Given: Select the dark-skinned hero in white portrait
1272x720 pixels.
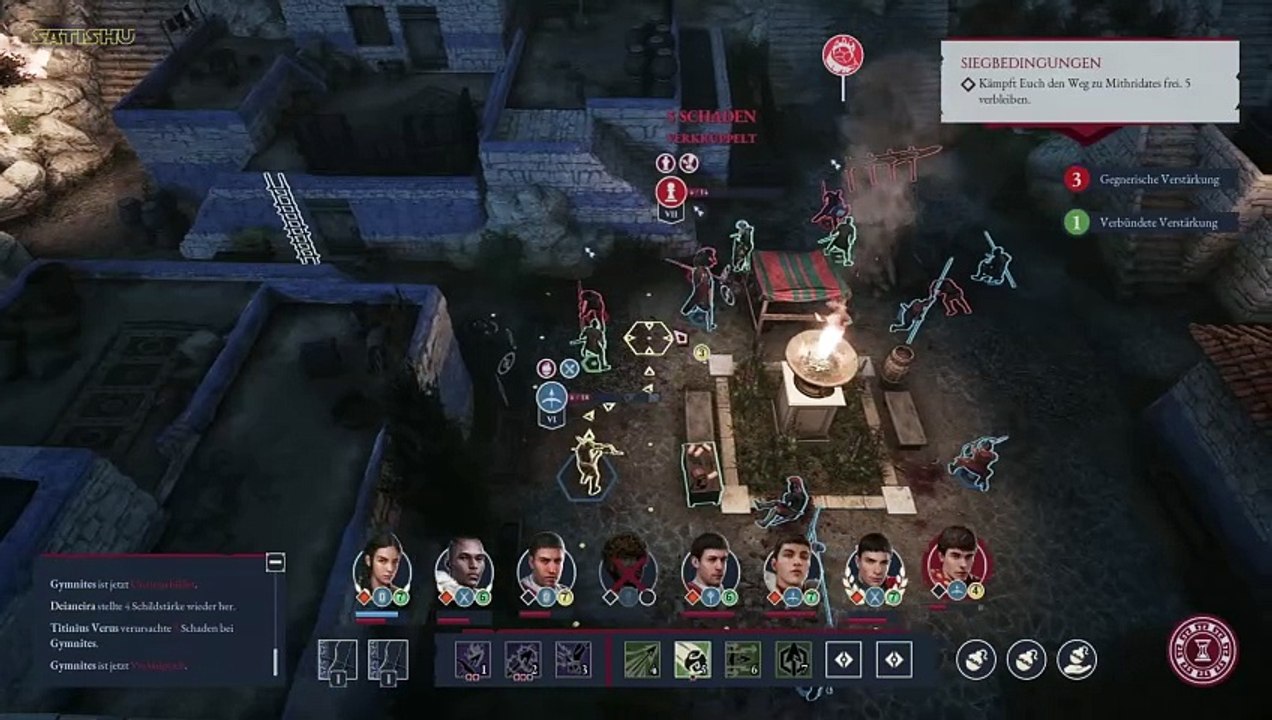Looking at the screenshot, I should coord(463,567).
